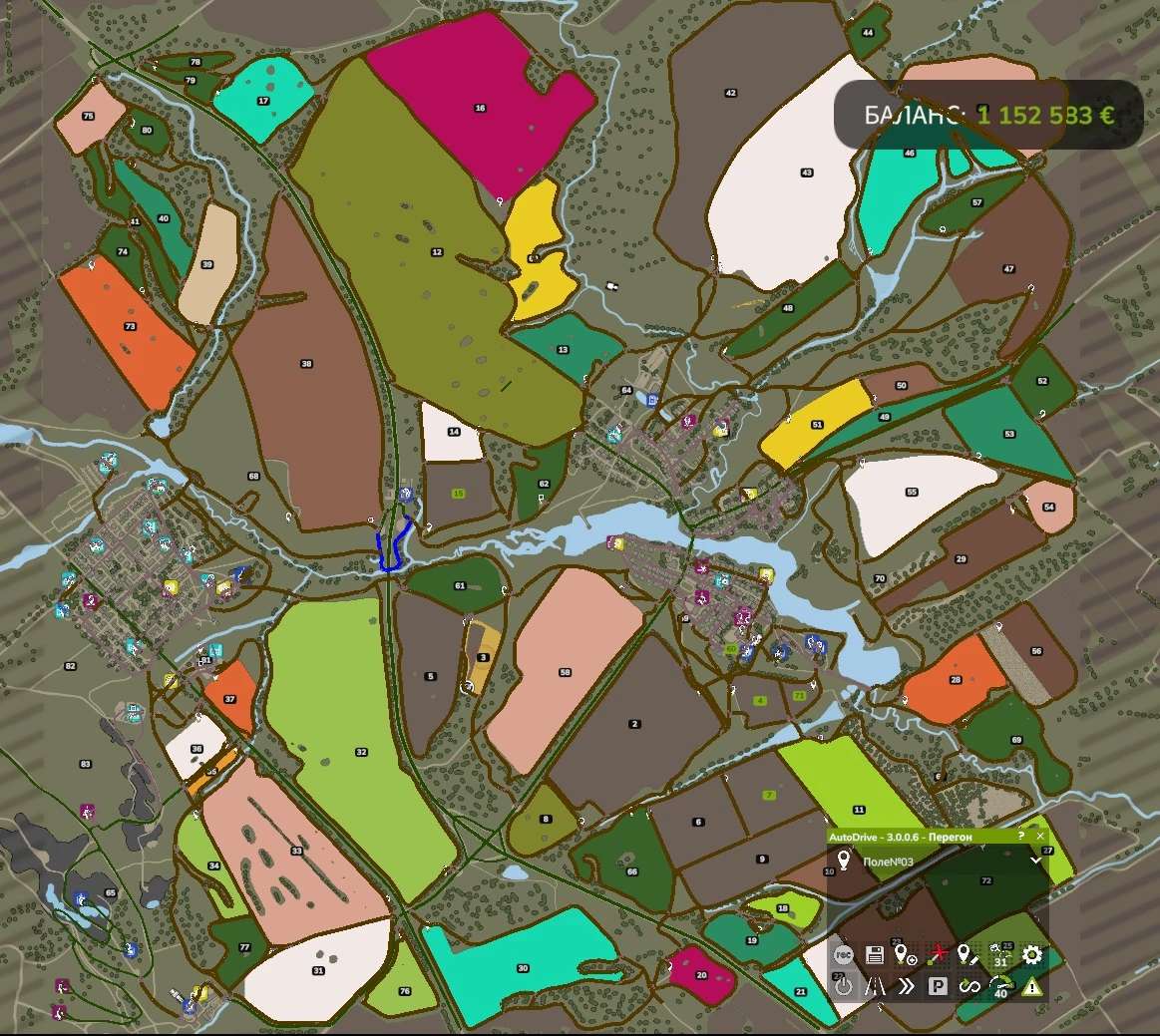Click the road lanes icon
Screen dimensions: 1160x1036
point(875,986)
